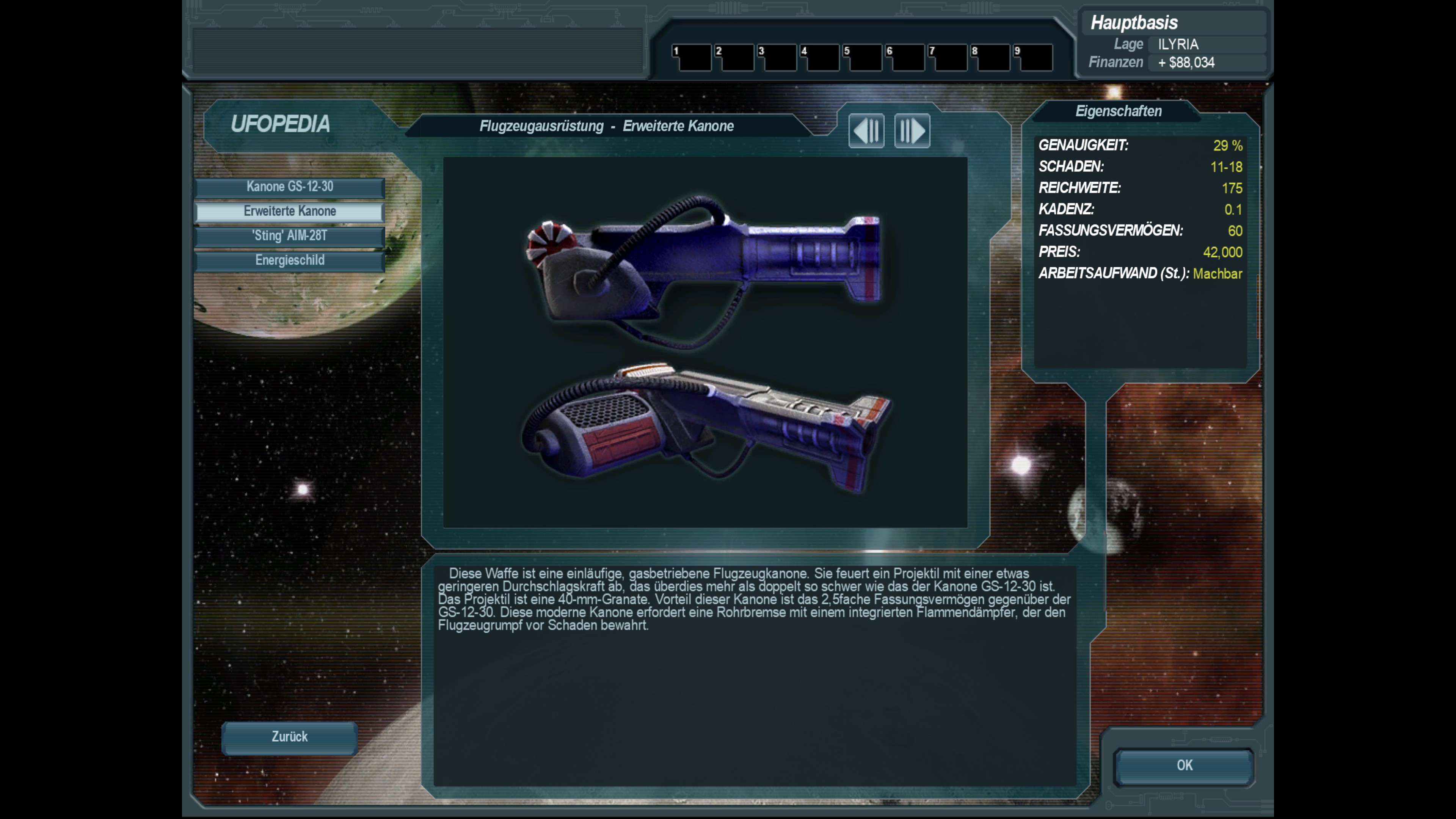1456x819 pixels.
Task: Advance to the next Ufopedia article arrow
Action: pyautogui.click(x=912, y=131)
